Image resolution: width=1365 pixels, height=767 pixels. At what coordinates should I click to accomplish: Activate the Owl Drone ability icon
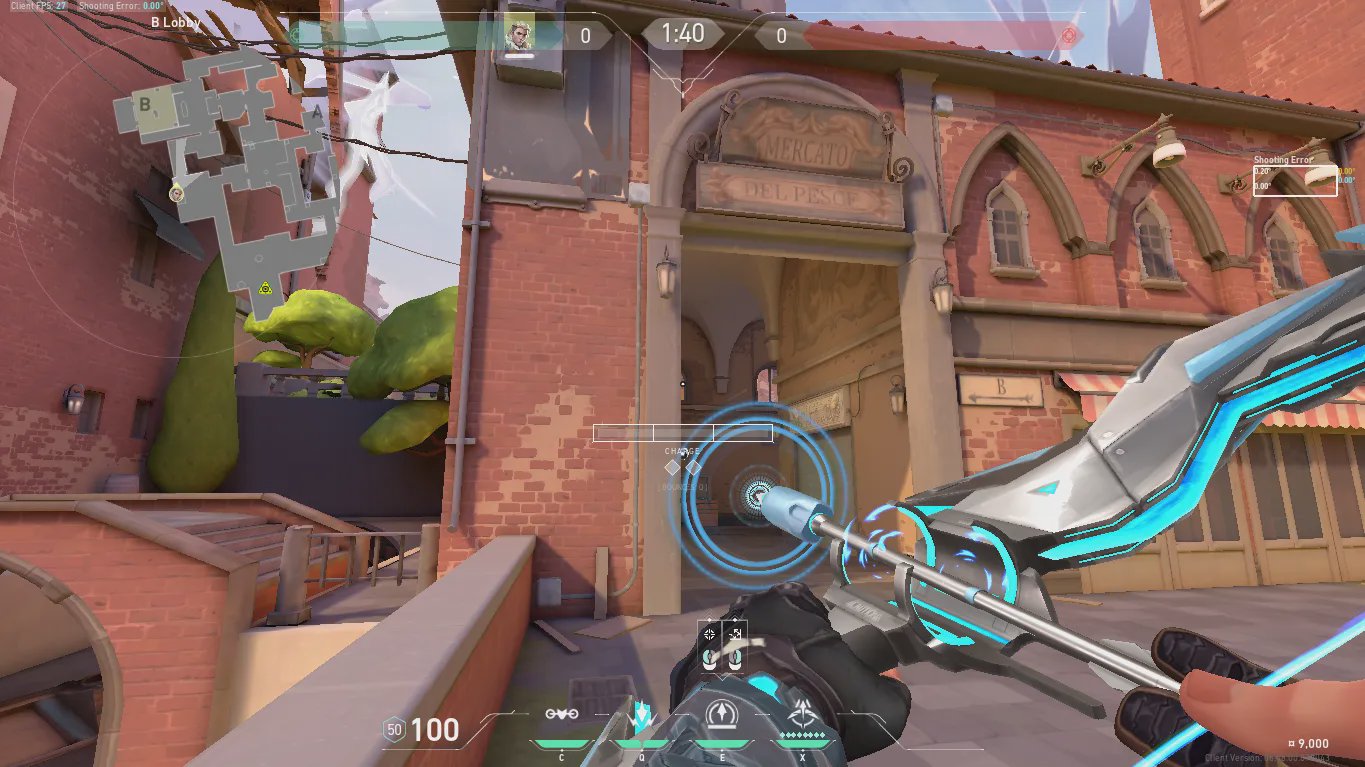[x=560, y=714]
